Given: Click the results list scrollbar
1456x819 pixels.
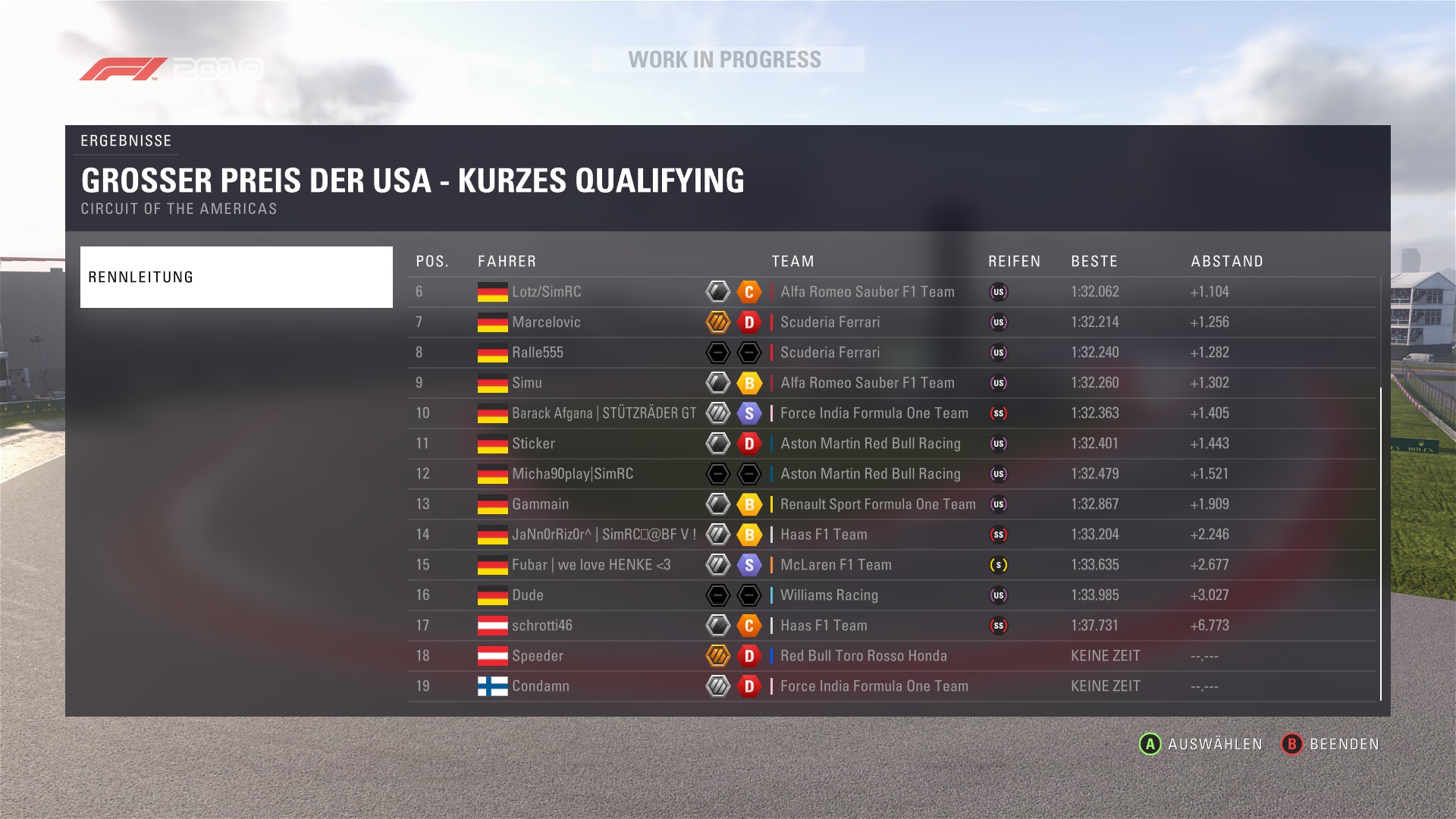Looking at the screenshot, I should pyautogui.click(x=1381, y=543).
